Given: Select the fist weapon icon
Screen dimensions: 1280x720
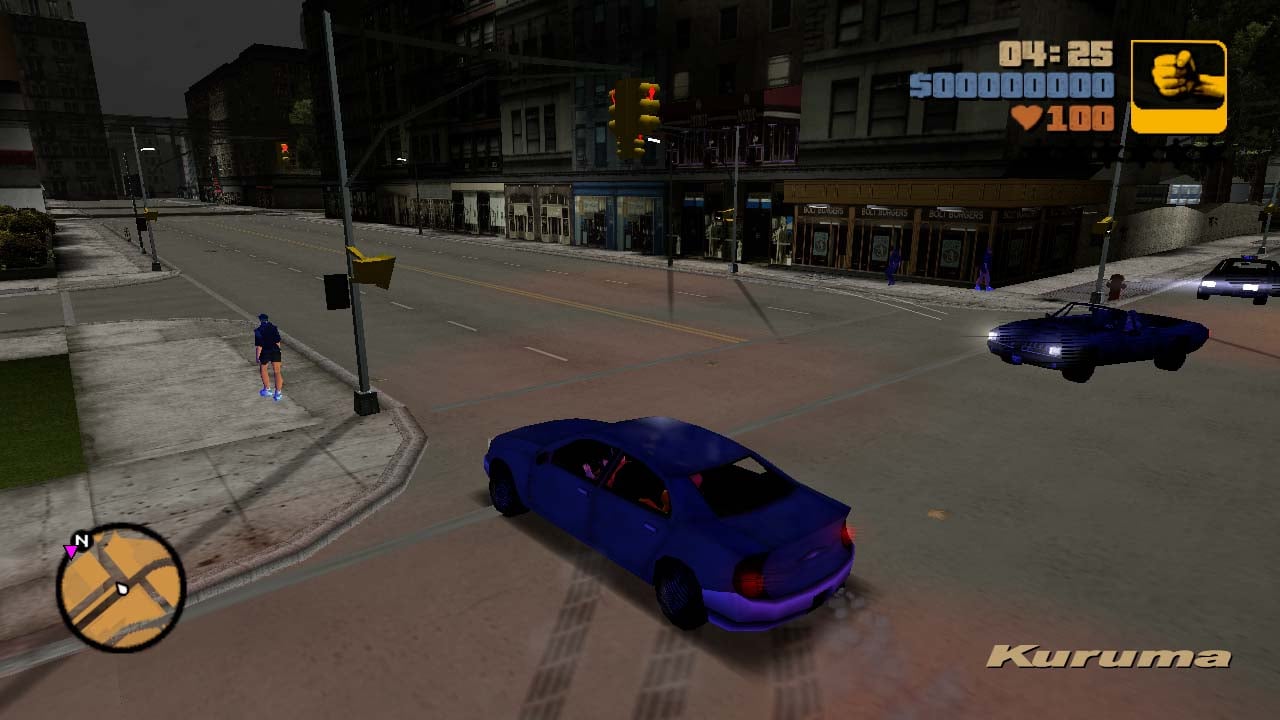Looking at the screenshot, I should point(1178,87).
